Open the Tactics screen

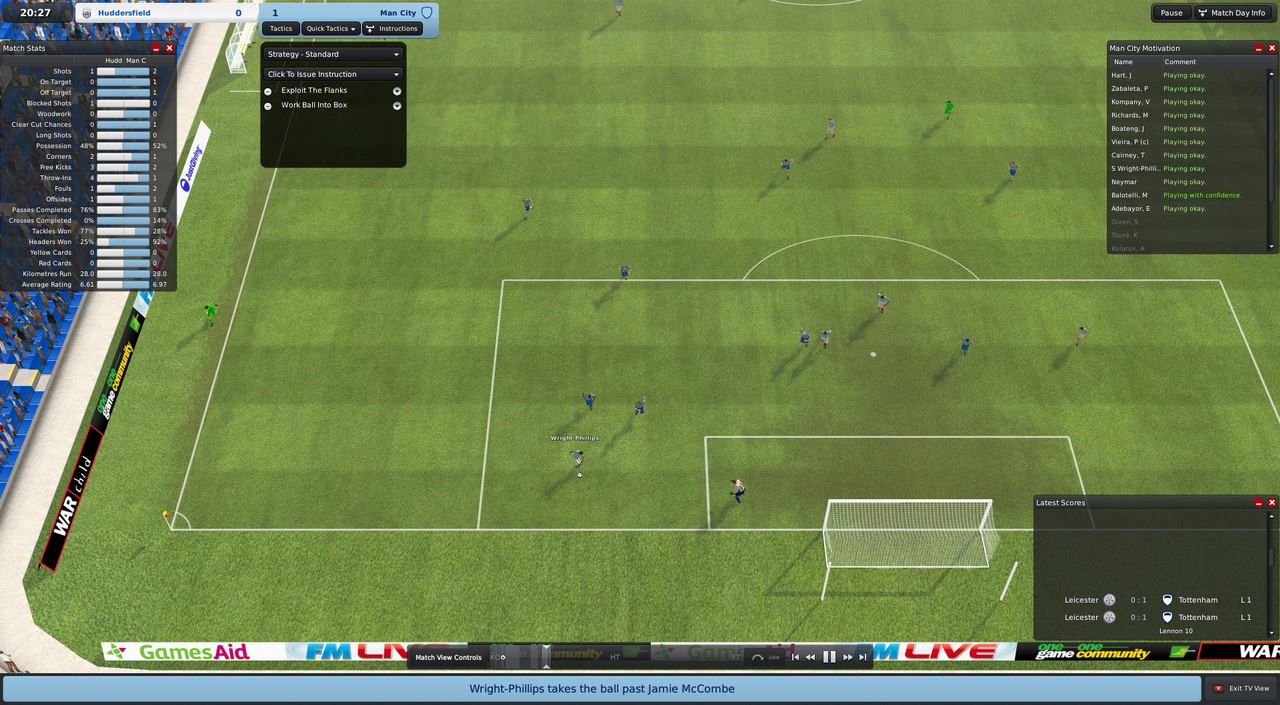[281, 28]
